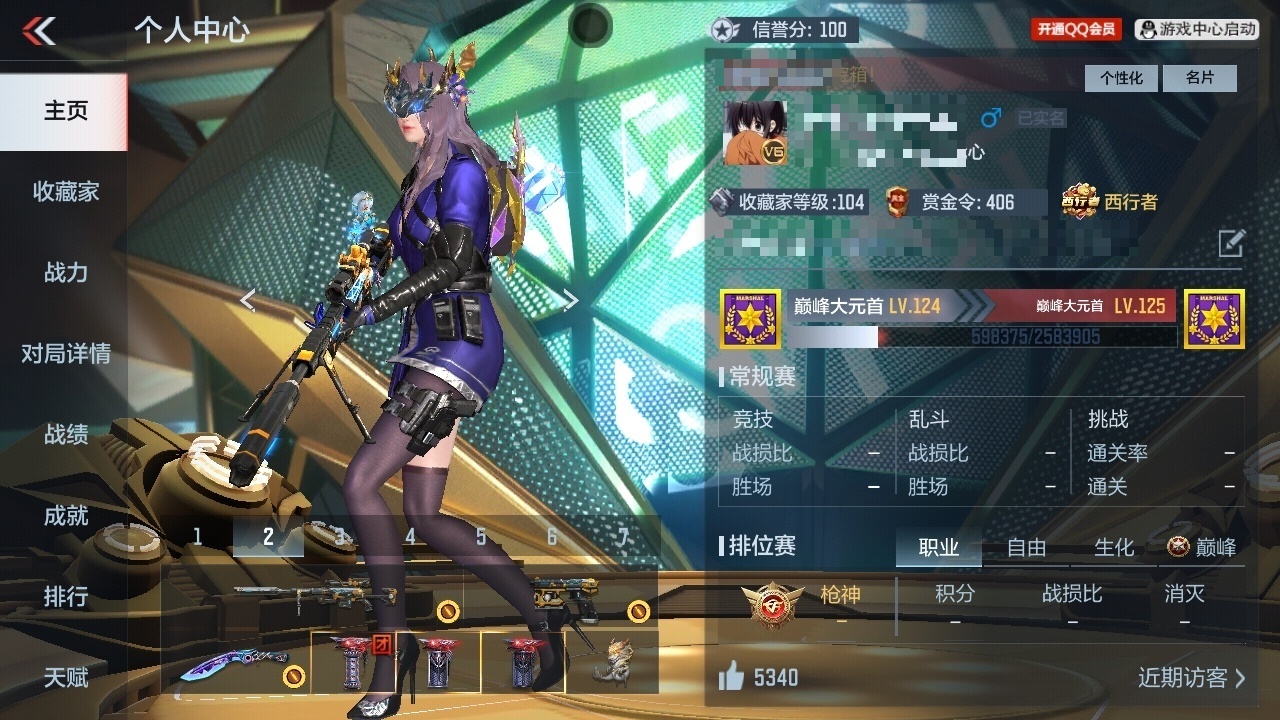Open the 名片 name card button
The image size is (1280, 720).
pyautogui.click(x=1200, y=78)
